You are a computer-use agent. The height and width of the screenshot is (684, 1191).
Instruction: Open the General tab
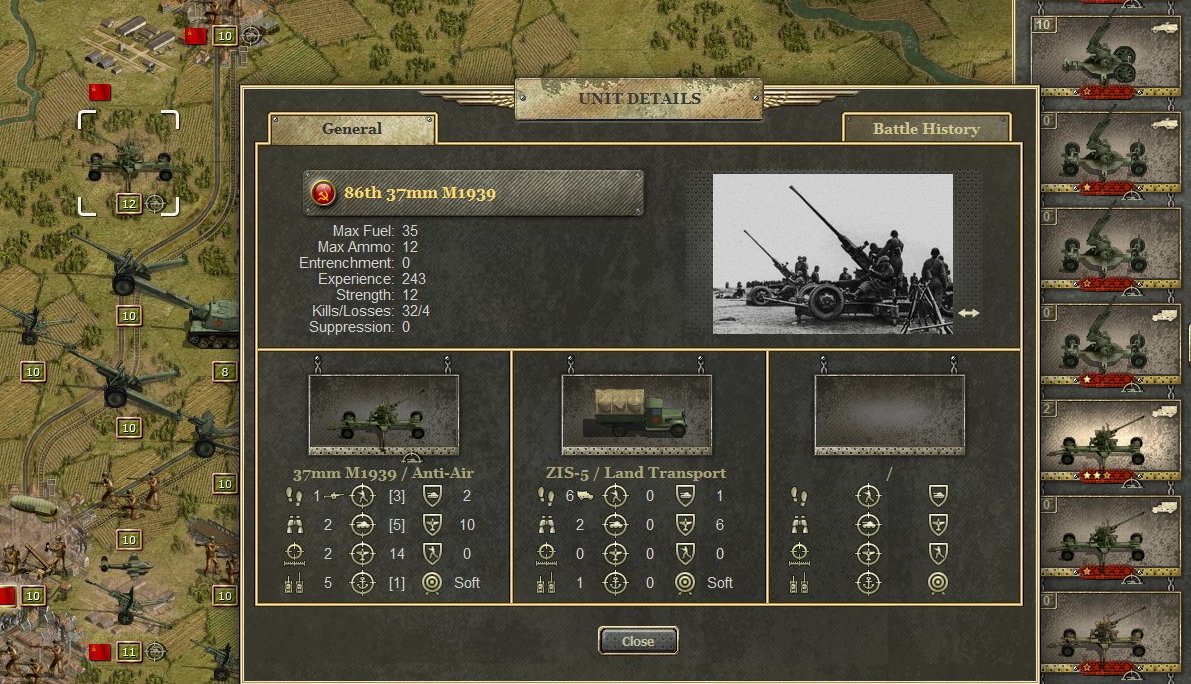click(x=352, y=128)
